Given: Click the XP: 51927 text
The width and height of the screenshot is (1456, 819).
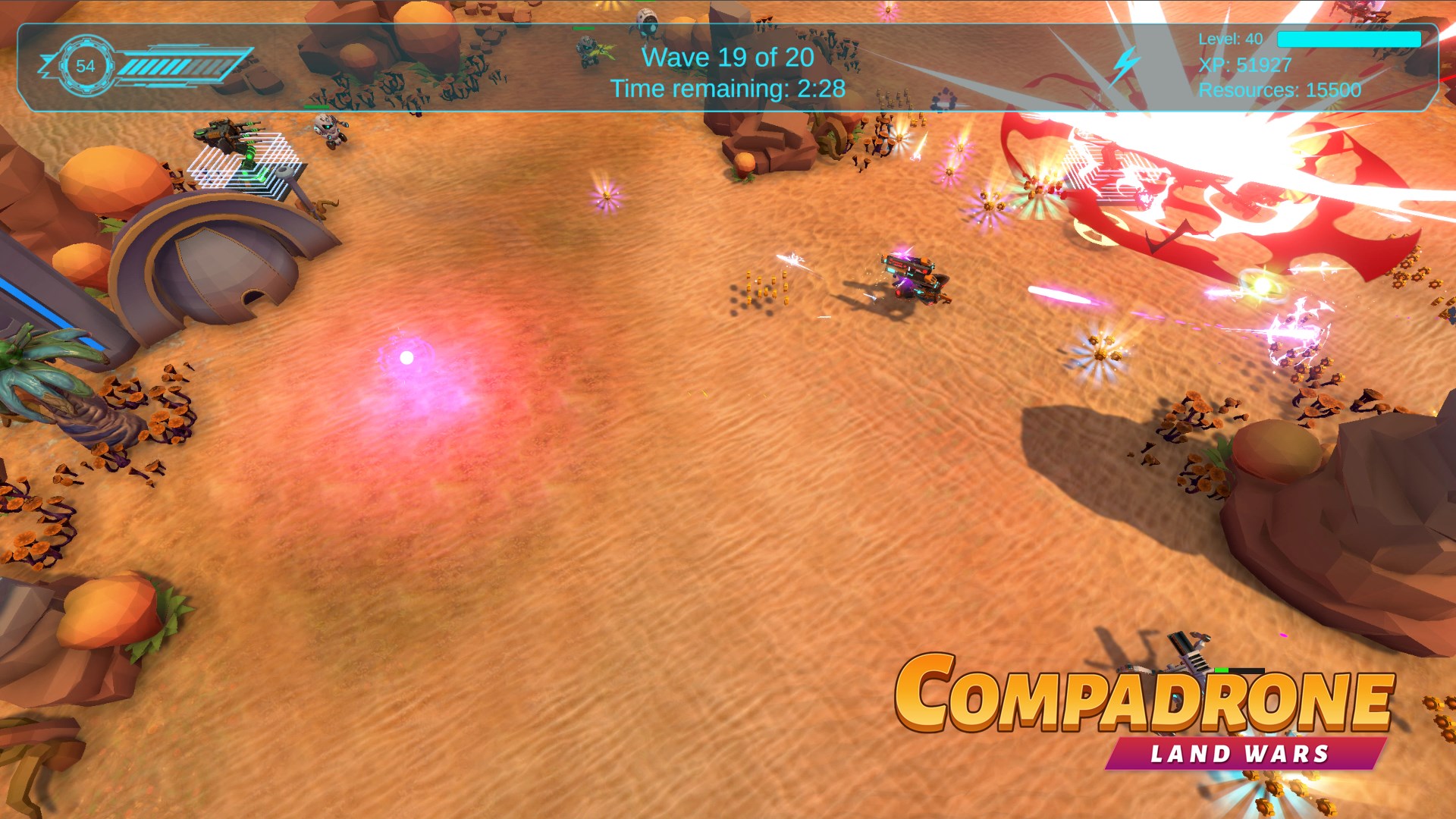Looking at the screenshot, I should coord(1244,66).
